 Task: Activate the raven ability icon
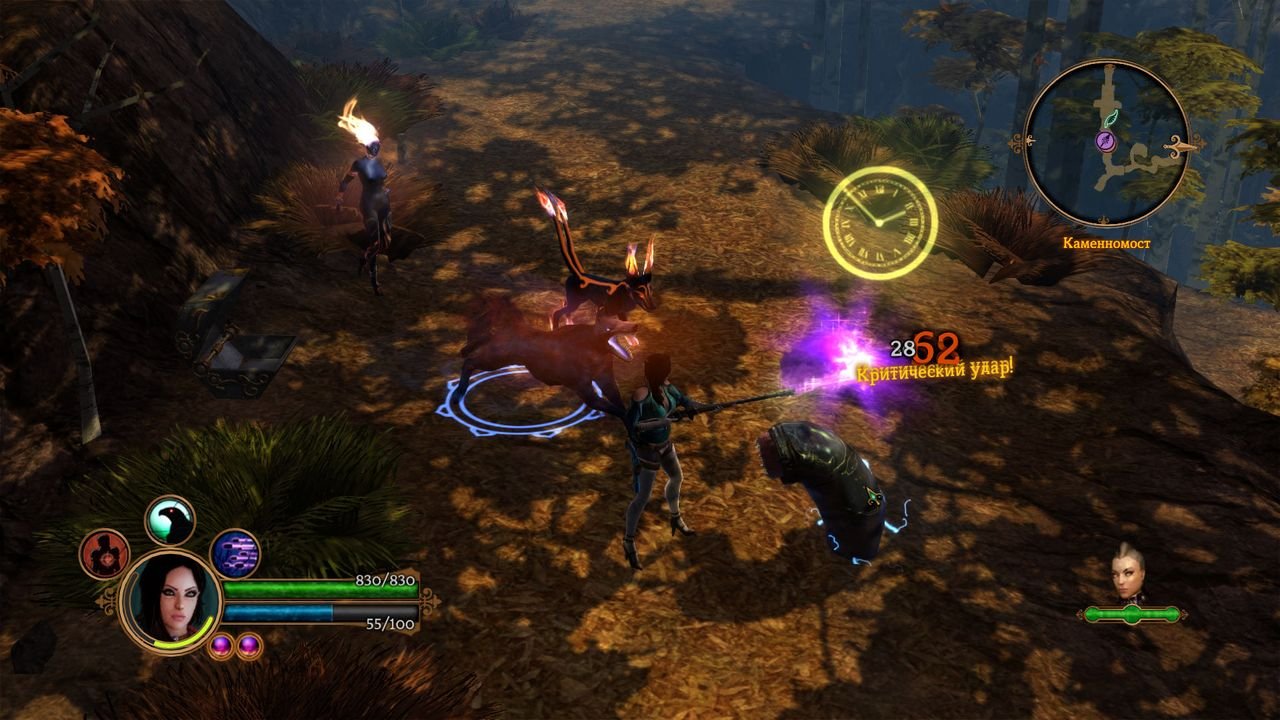click(x=170, y=520)
